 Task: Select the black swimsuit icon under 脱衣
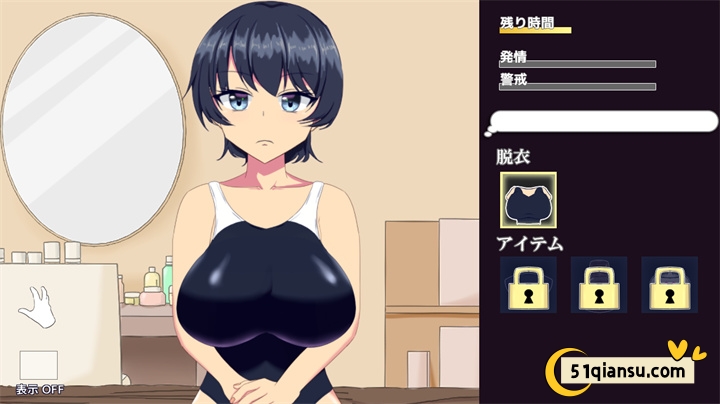528,200
